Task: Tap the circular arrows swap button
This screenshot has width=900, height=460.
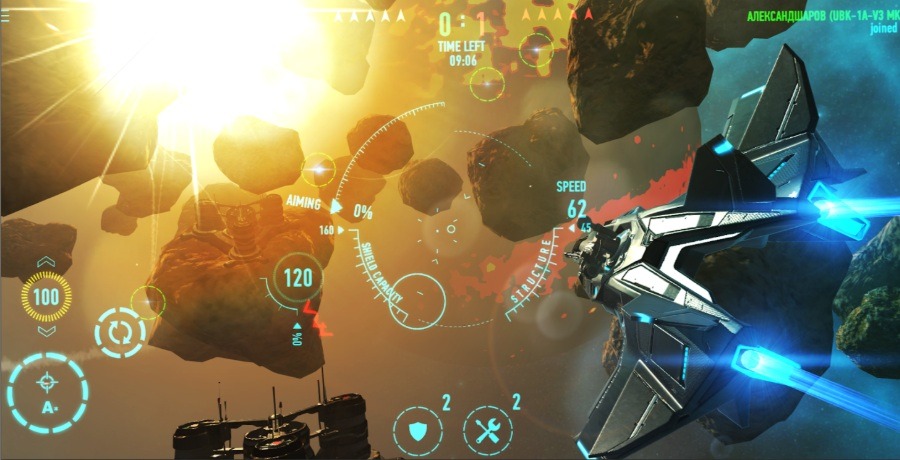Action: (x=120, y=332)
